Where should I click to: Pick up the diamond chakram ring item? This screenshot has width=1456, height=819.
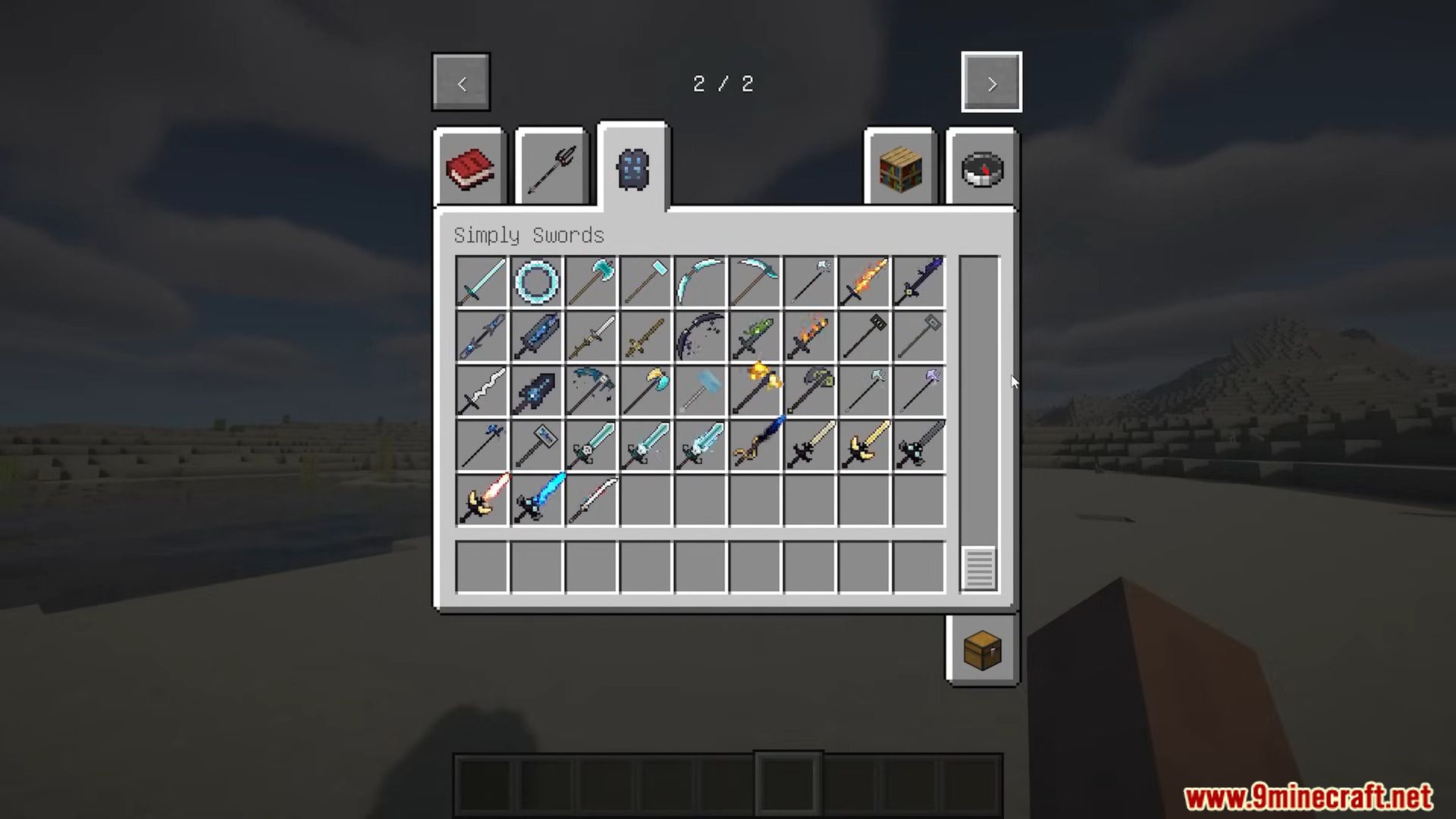(537, 281)
